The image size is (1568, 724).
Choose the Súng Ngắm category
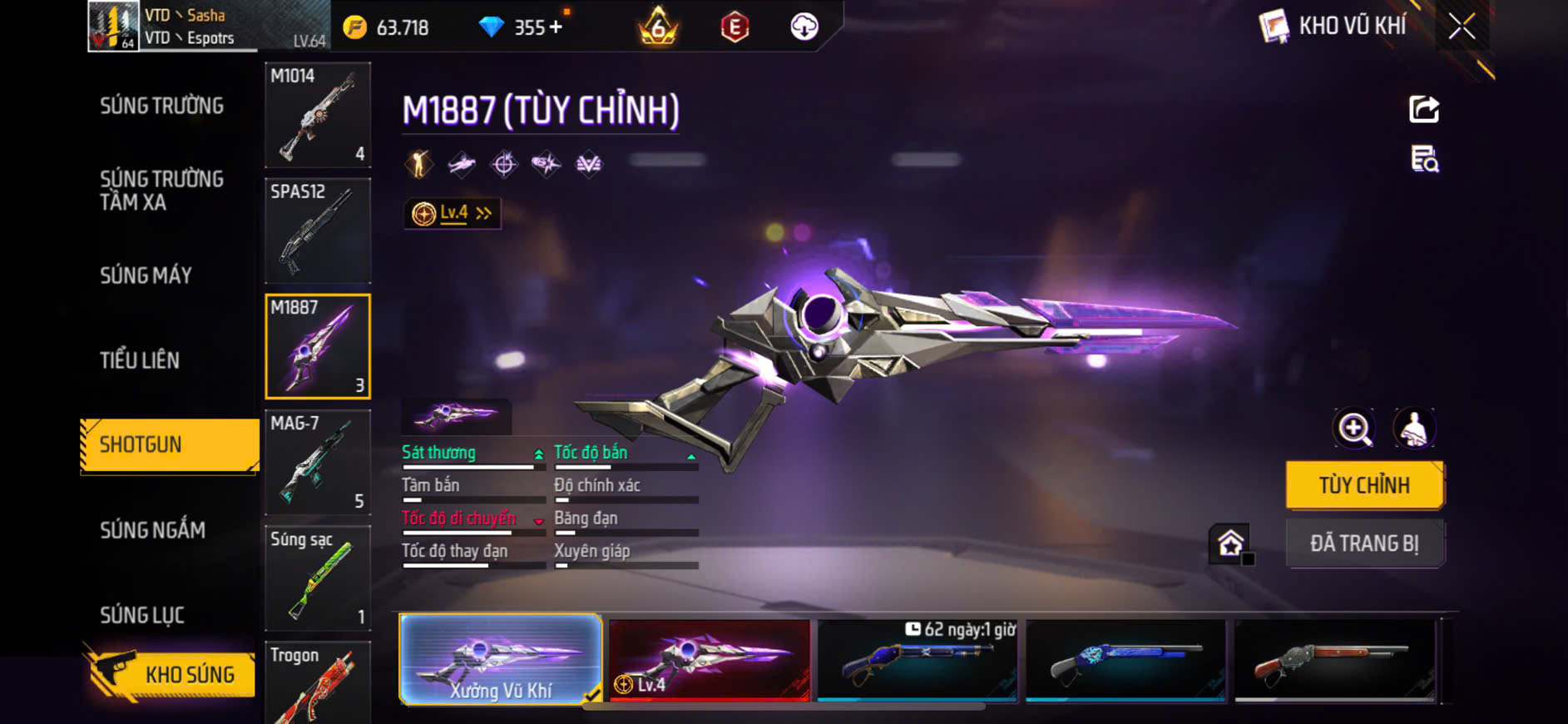click(x=152, y=530)
